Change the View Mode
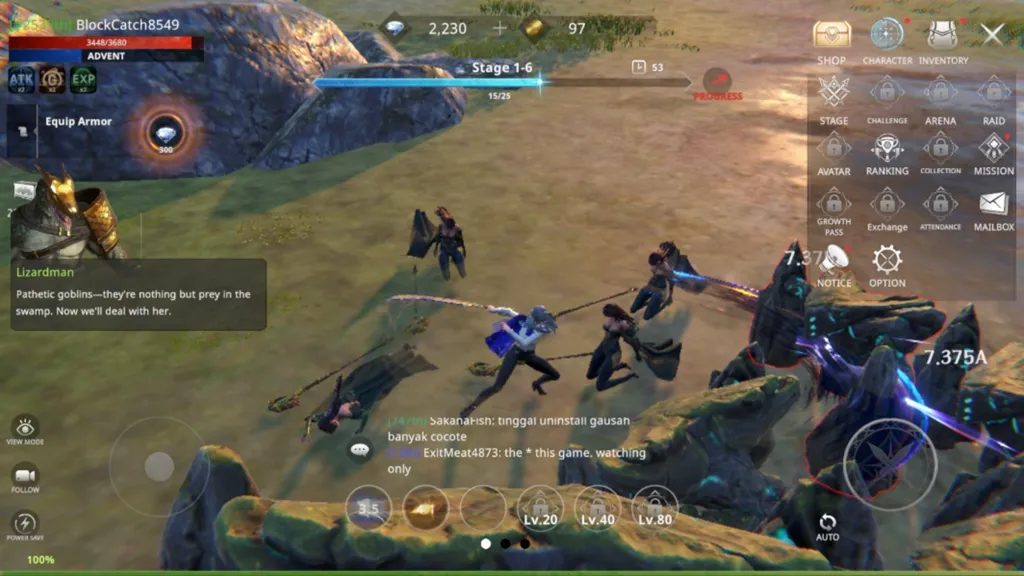 [25, 428]
